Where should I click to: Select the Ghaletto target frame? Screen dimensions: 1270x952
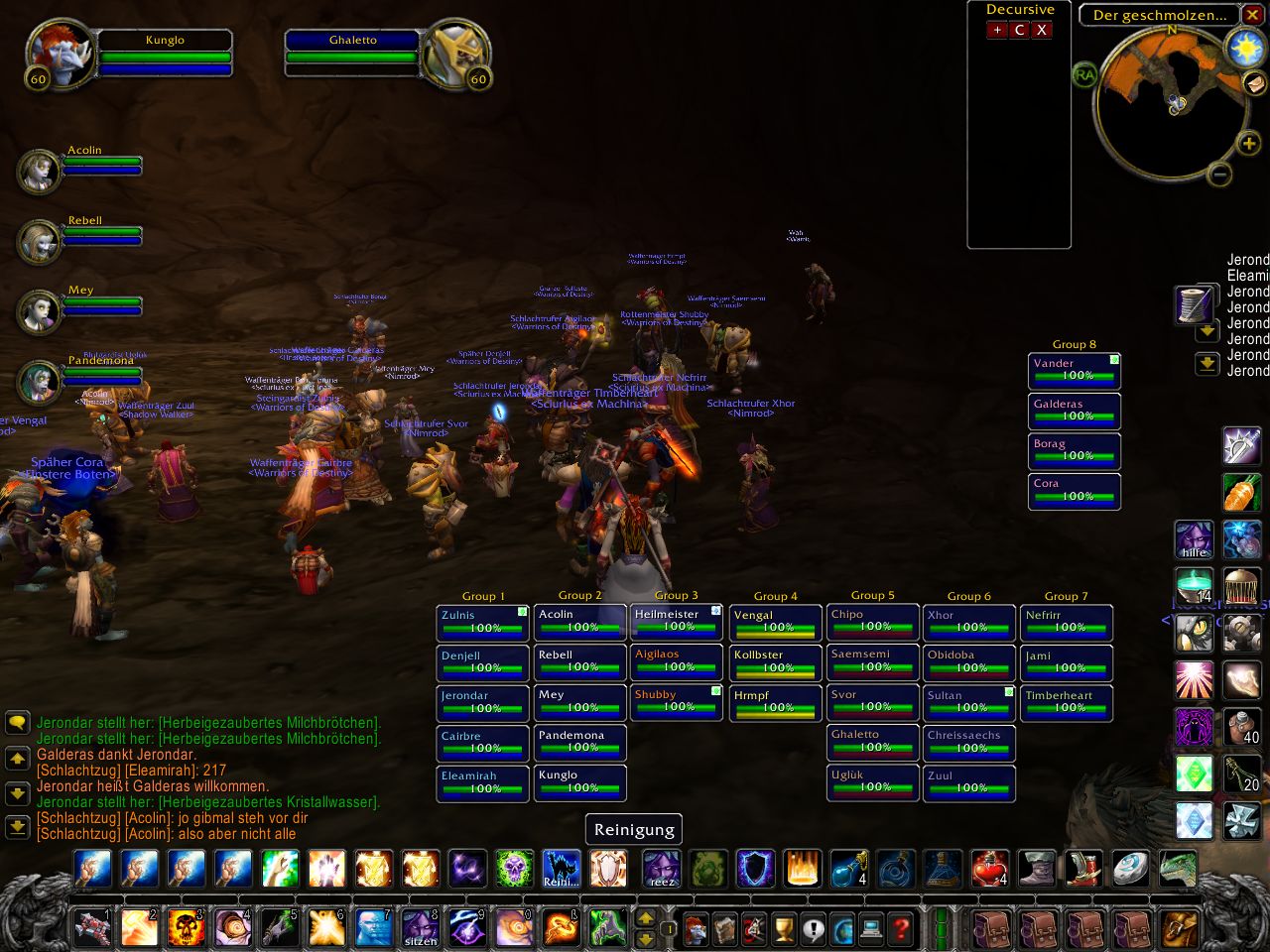pyautogui.click(x=353, y=50)
